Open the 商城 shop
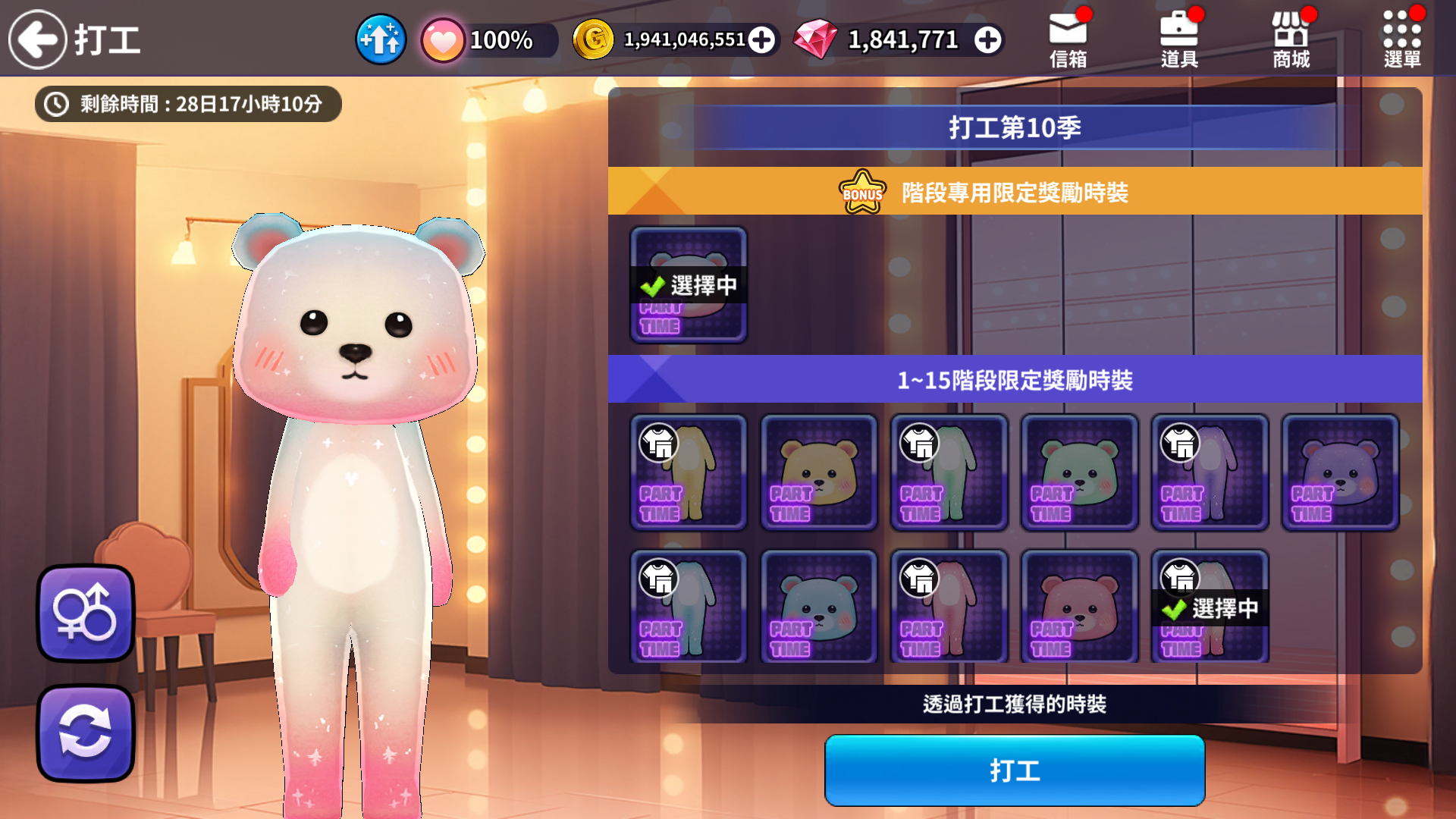The image size is (1456, 819). click(1291, 39)
